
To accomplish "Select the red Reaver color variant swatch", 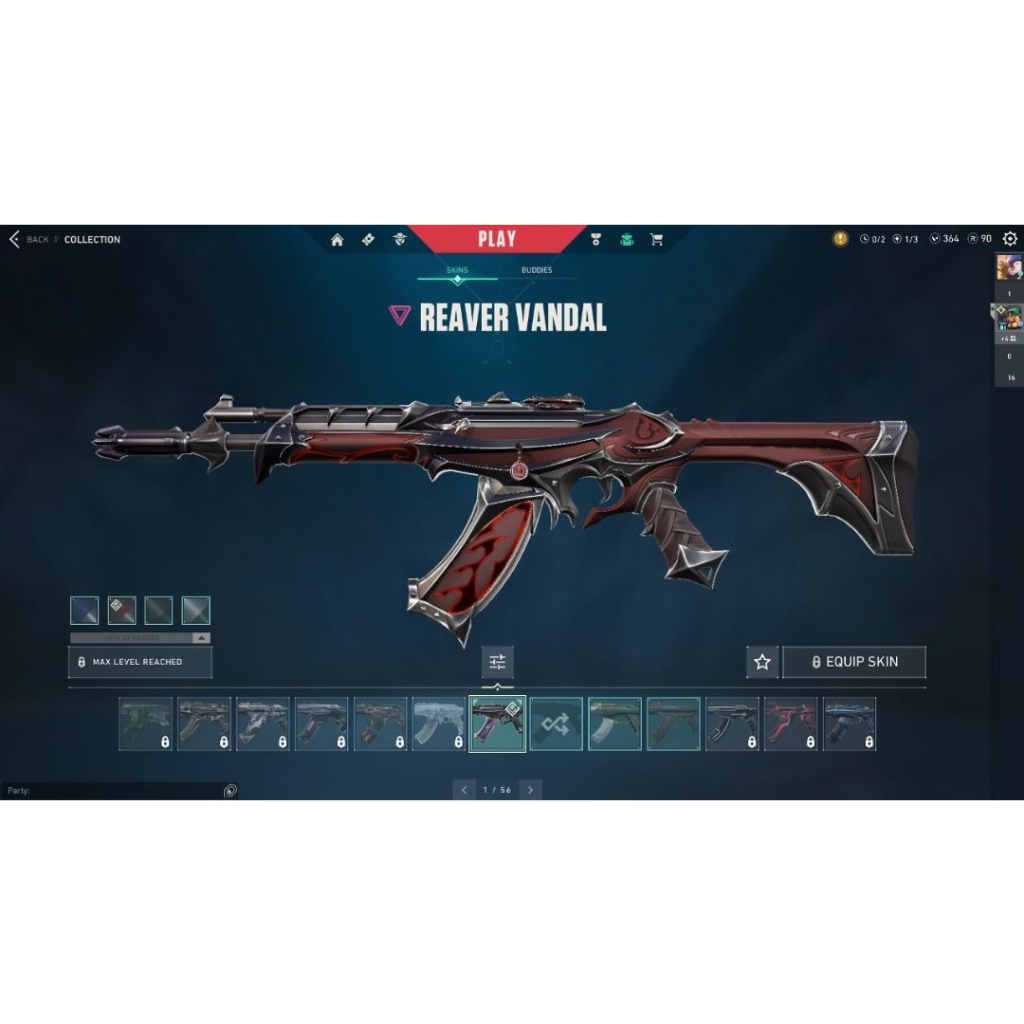I will pyautogui.click(x=122, y=610).
